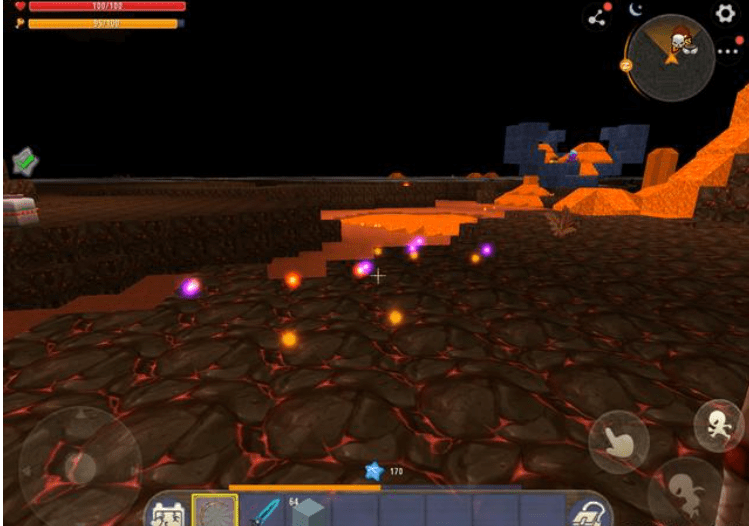Open the backpack inventory button
The width and height of the screenshot is (749, 526).
pos(166,512)
